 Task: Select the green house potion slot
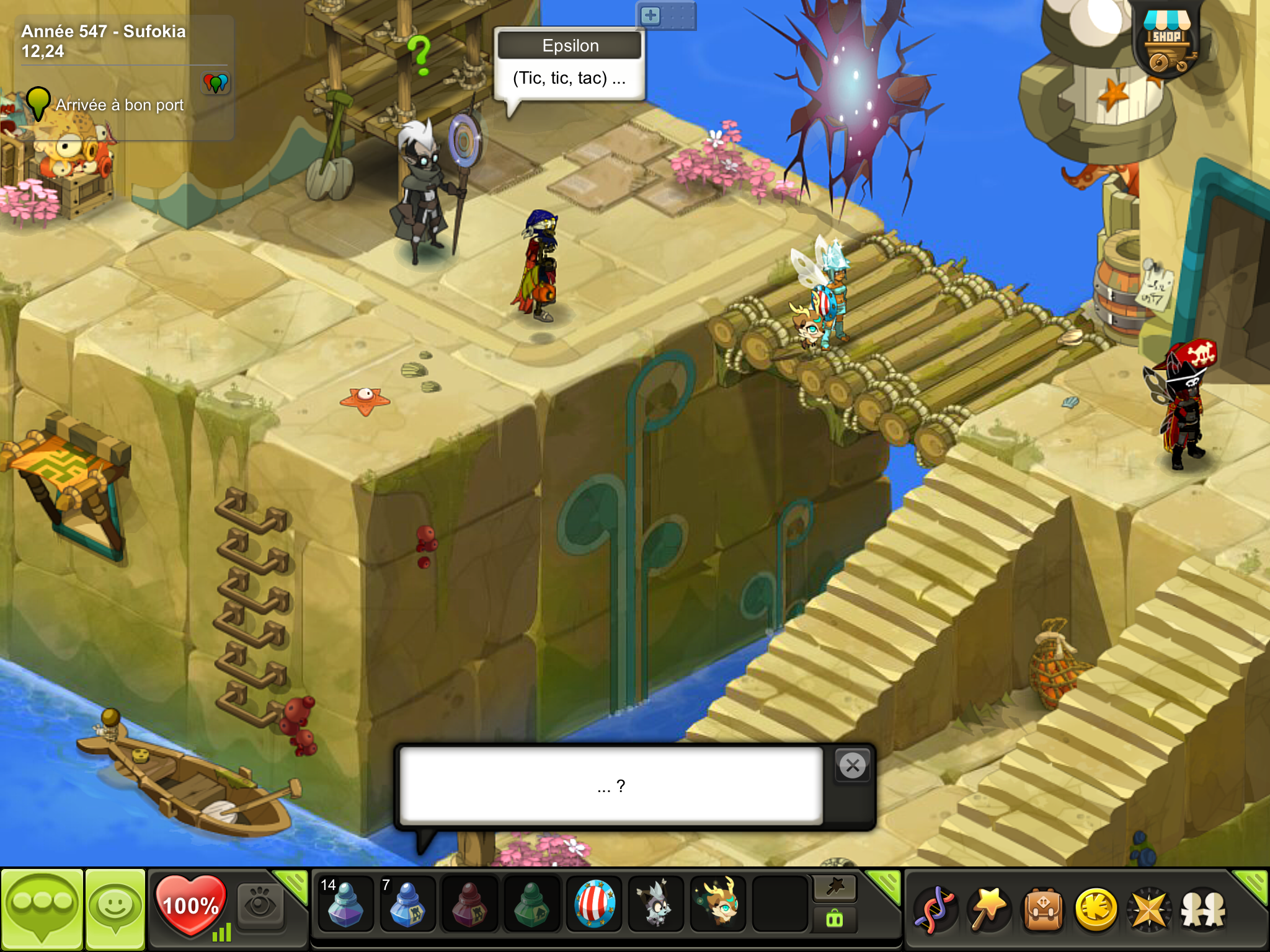pos(531,904)
